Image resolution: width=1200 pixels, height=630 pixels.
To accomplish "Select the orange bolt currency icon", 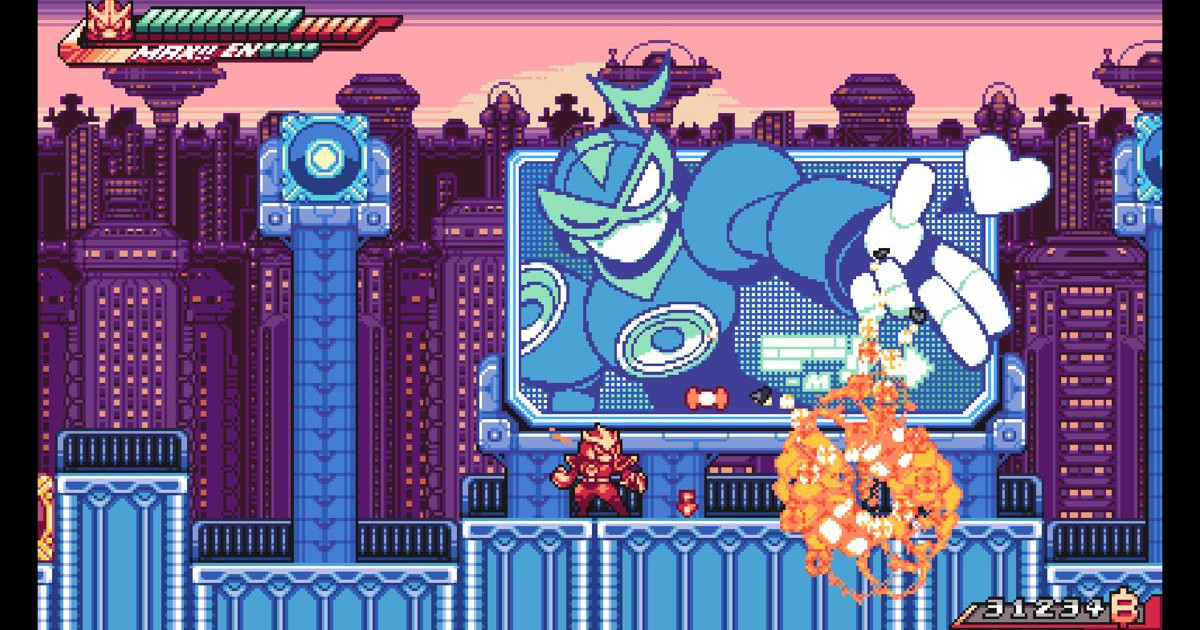I will (1128, 606).
